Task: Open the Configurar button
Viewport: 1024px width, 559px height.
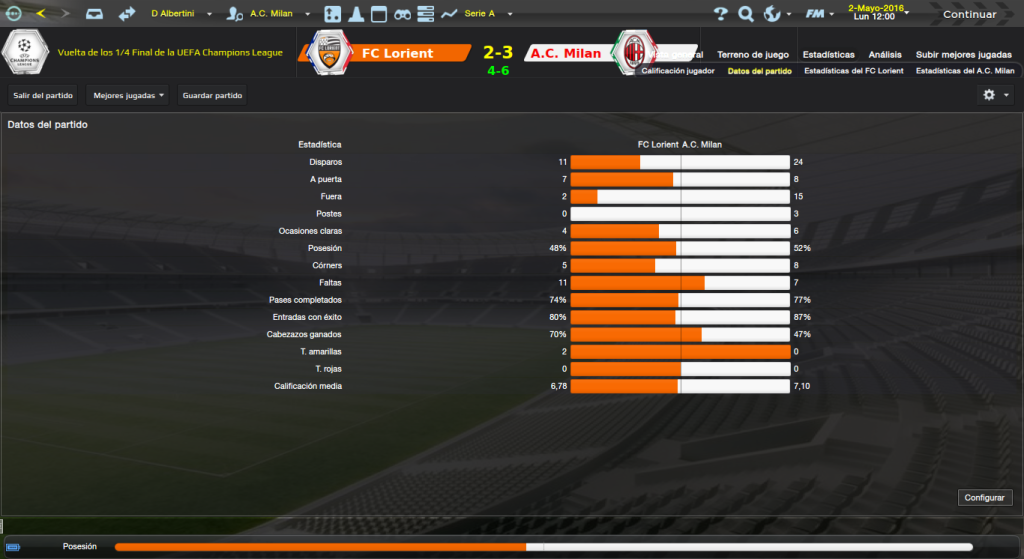Action: click(x=985, y=497)
